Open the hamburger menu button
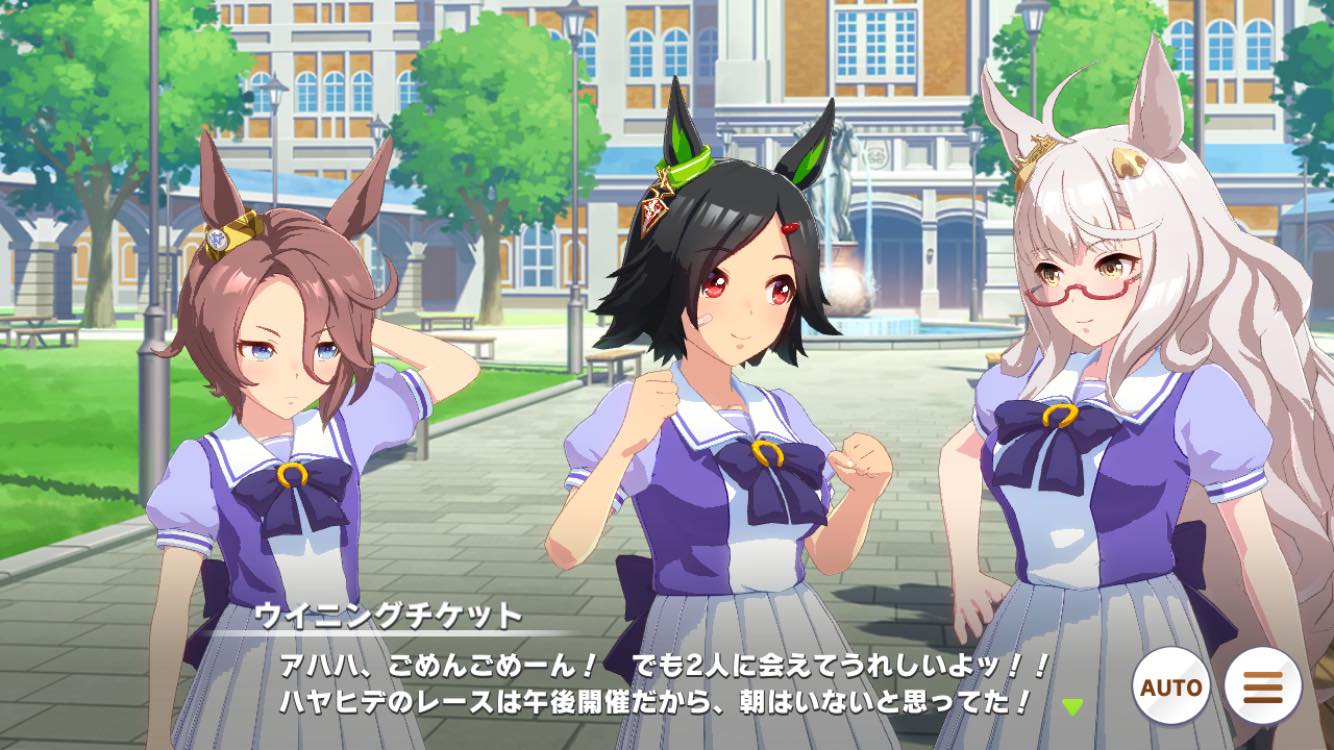 coord(1262,688)
